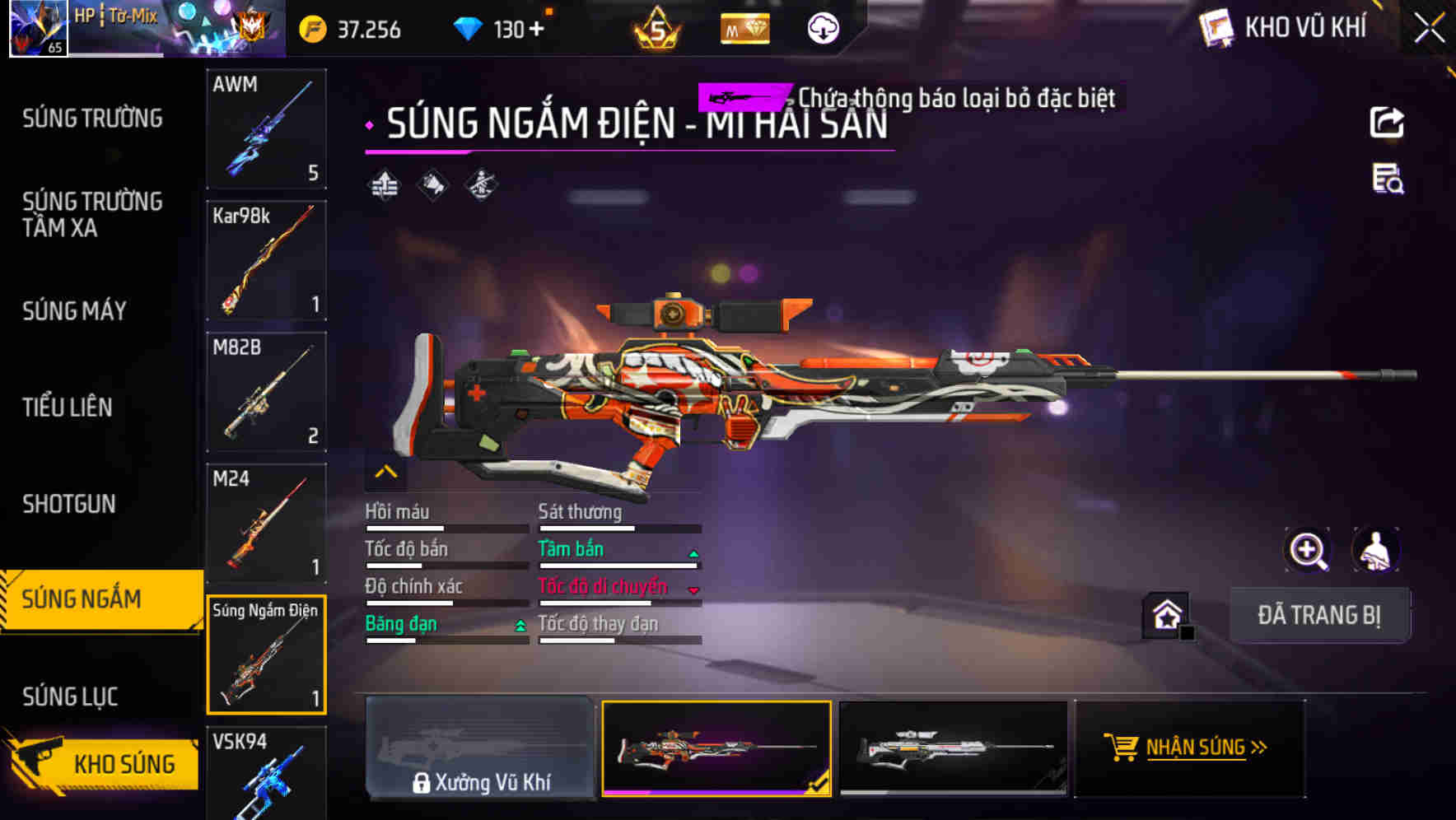The image size is (1456, 820).
Task: Select the M82B weapon slot
Action: [266, 392]
